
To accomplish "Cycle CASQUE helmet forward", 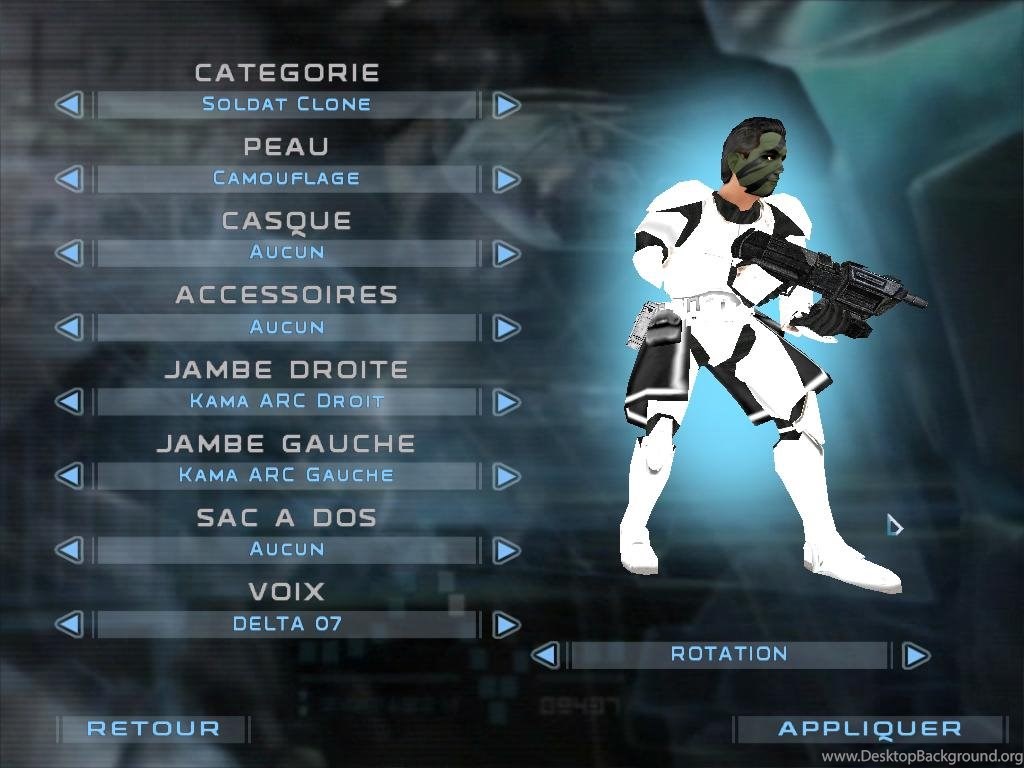I will pyautogui.click(x=506, y=253).
